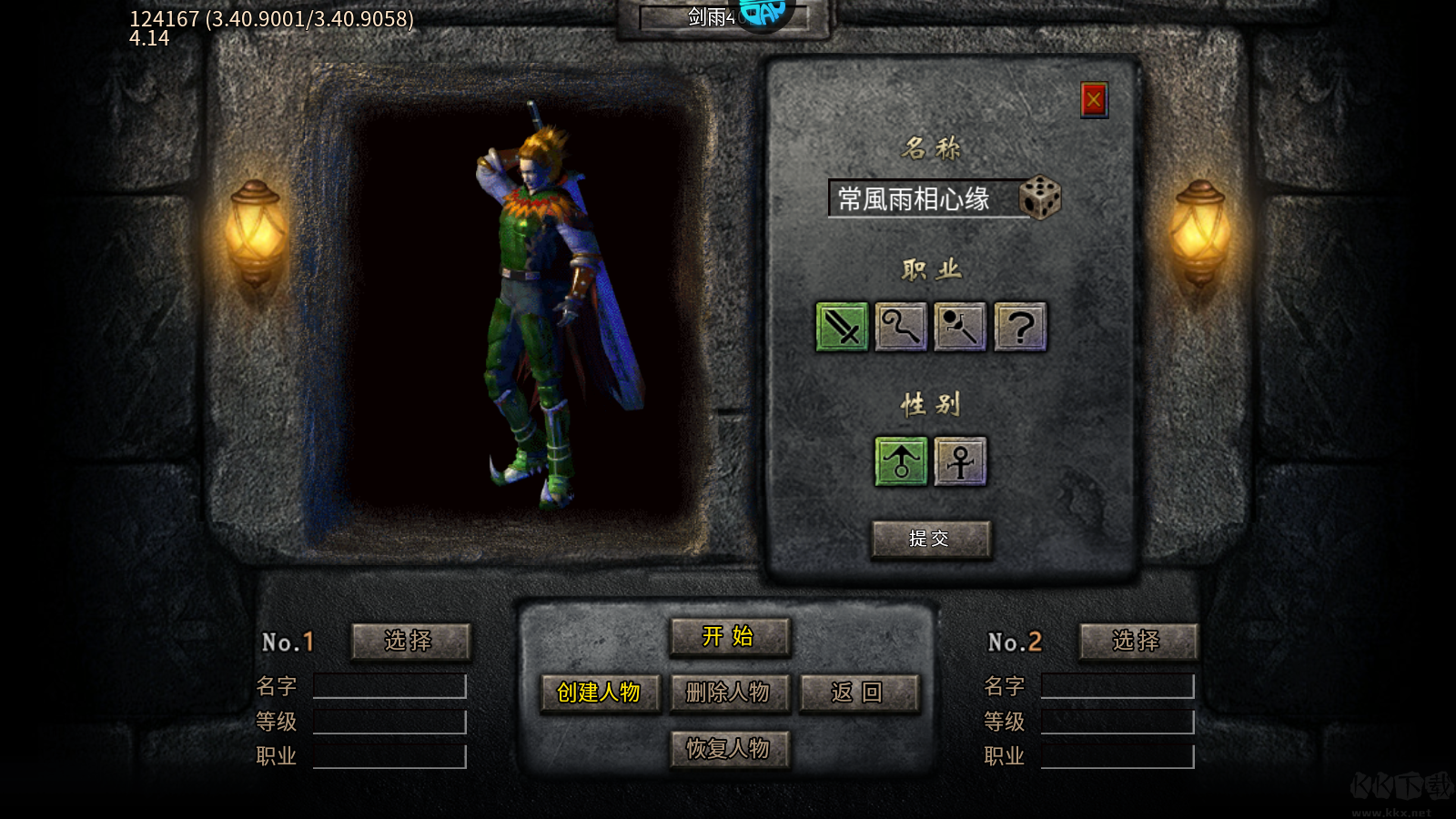The image size is (1456, 819).
Task: Click the 恢复人物 restore character button
Action: 728,749
